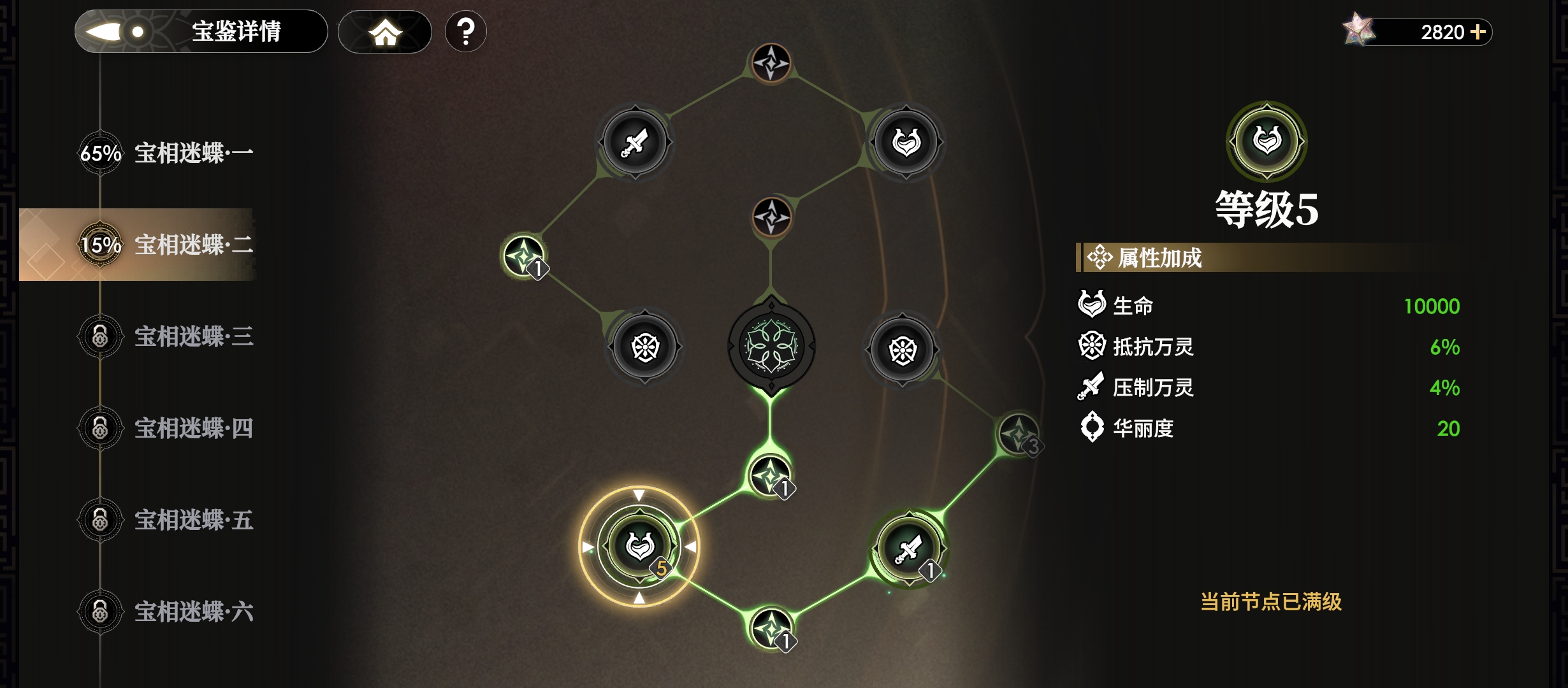Choose the locked 宝相迷蝶·三 chapter
Viewport: 1568px width, 688px height.
pyautogui.click(x=166, y=336)
